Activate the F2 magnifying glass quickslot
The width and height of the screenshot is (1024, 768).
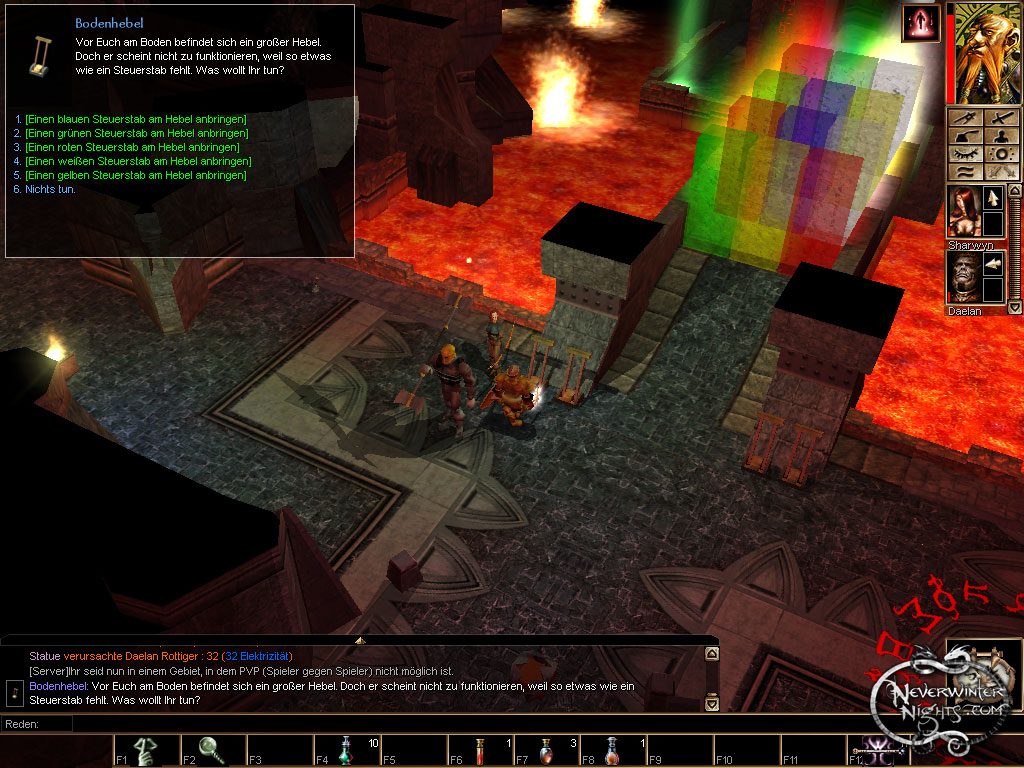coord(212,750)
